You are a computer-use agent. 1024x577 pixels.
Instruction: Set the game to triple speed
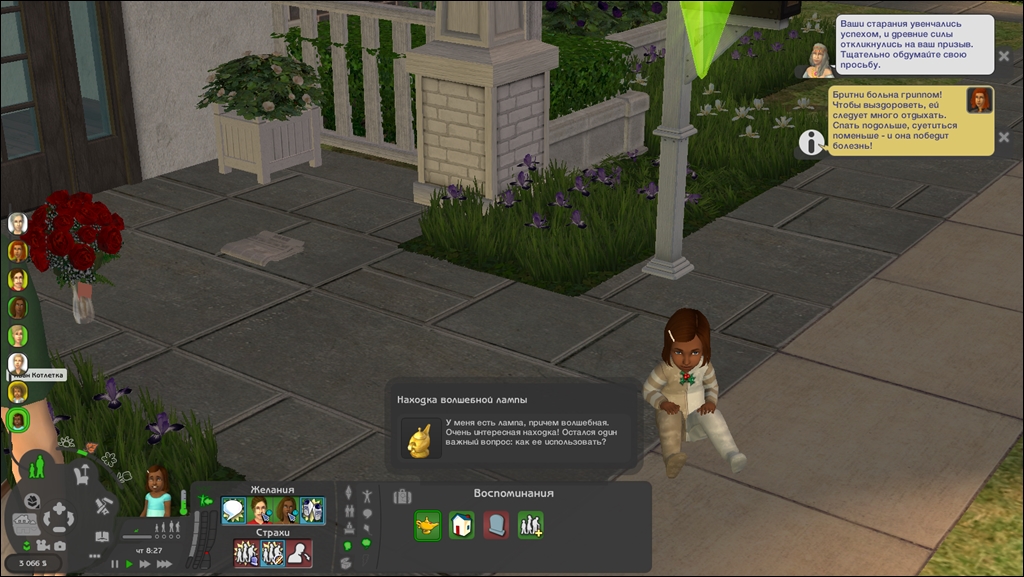click(163, 564)
